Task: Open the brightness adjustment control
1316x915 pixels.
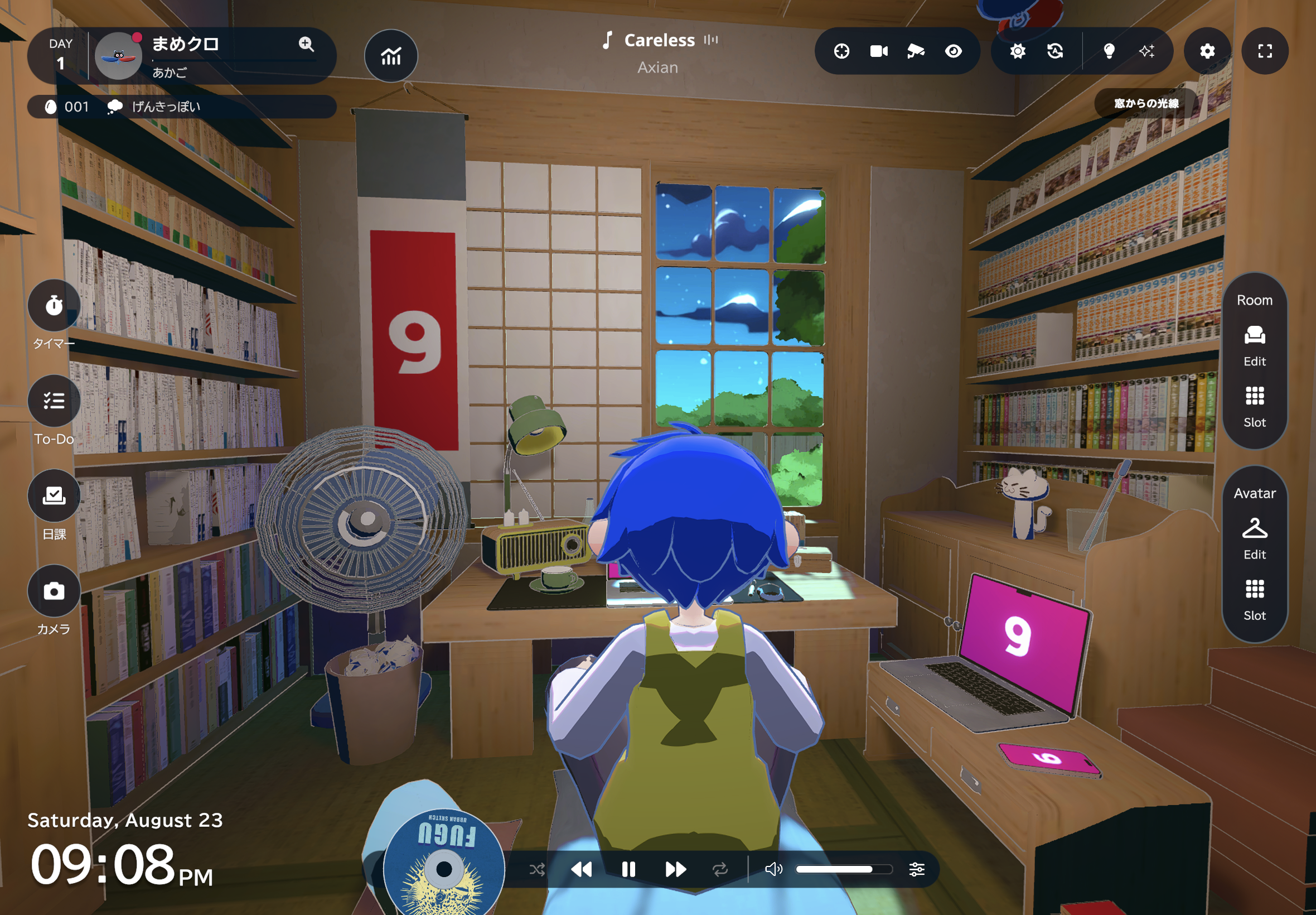Action: tap(1018, 51)
